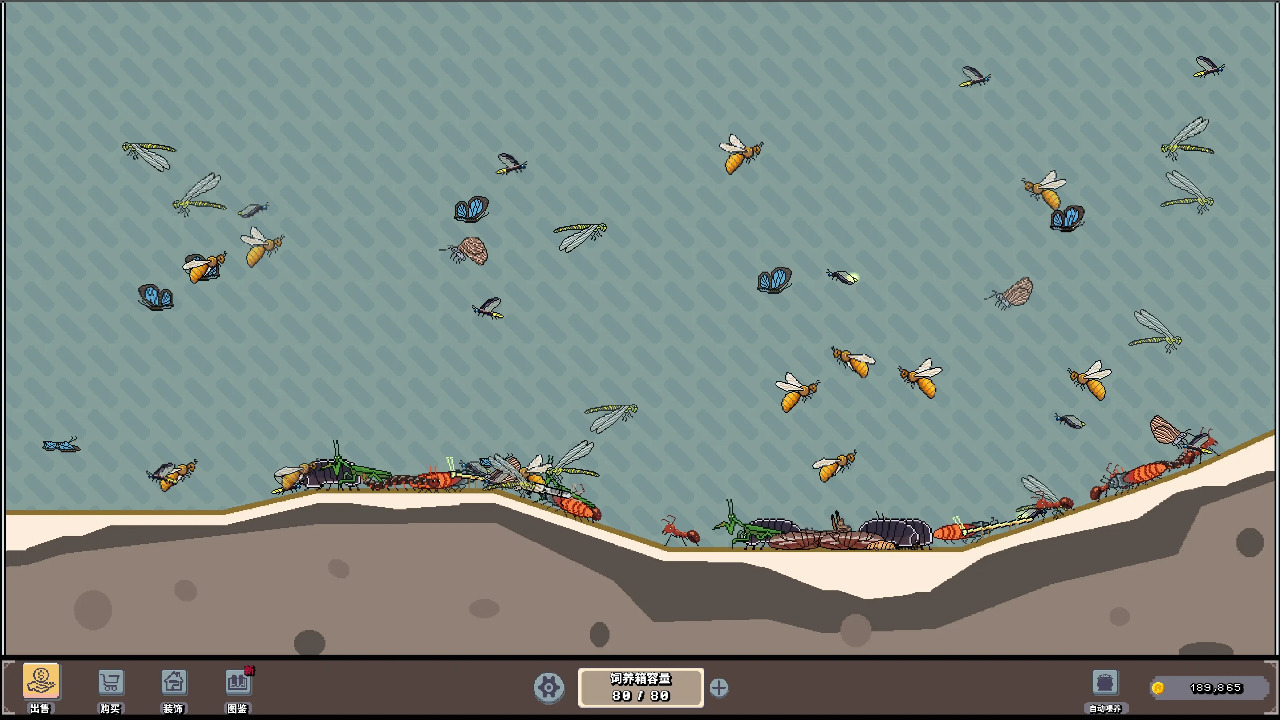This screenshot has width=1280, height=720.
Task: Open settings with the gear icon
Action: [548, 687]
